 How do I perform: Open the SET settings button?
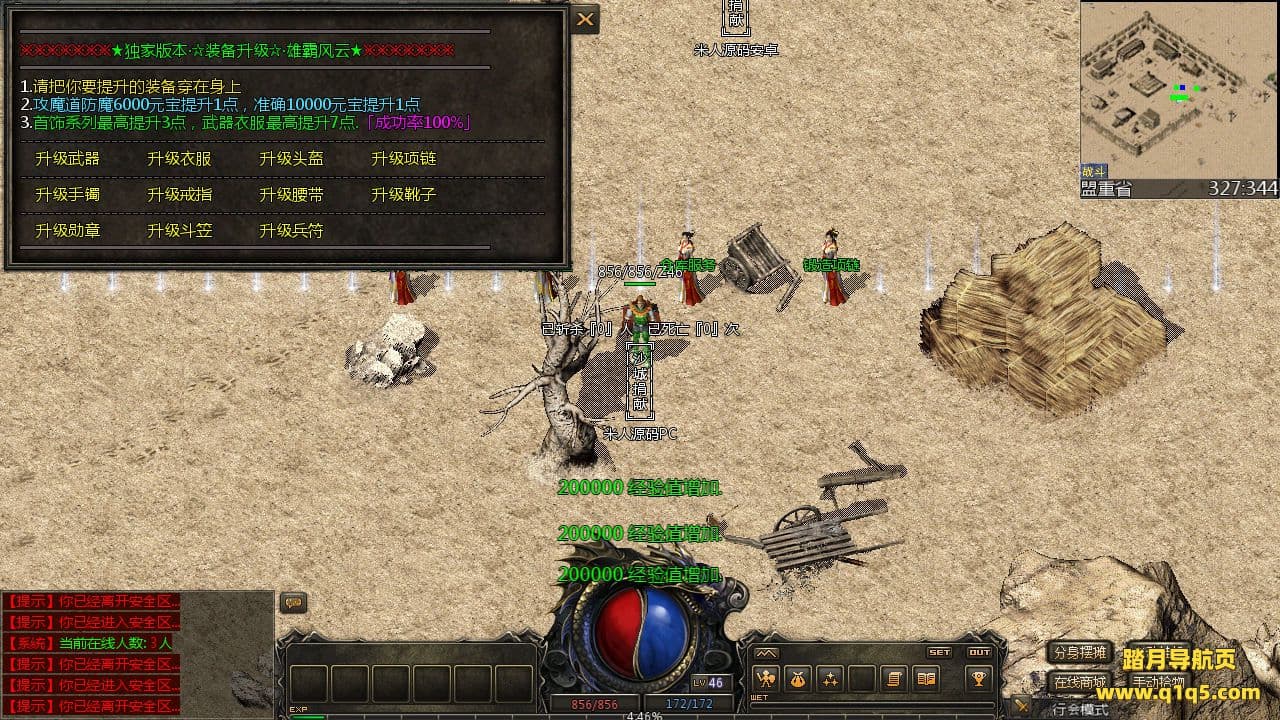[x=939, y=652]
